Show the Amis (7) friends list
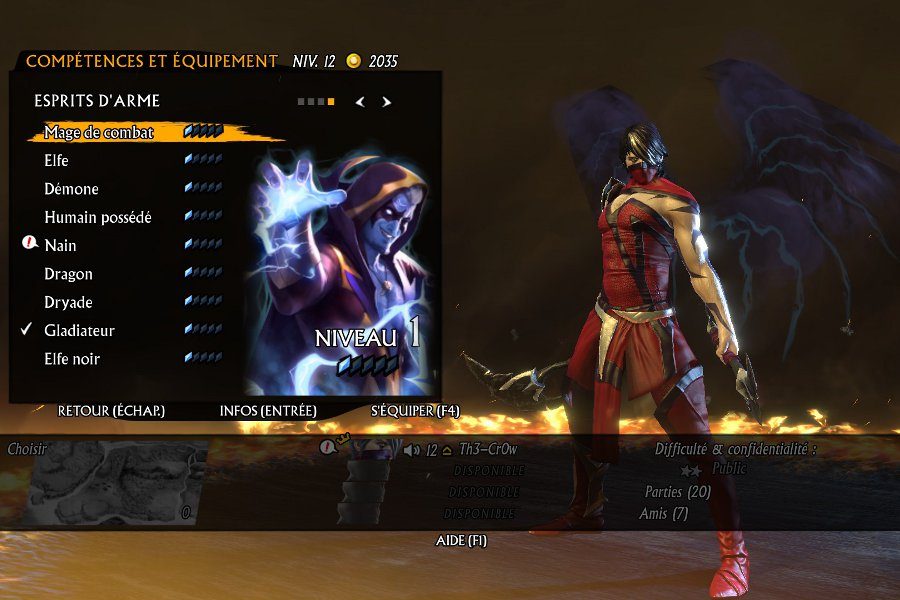This screenshot has height=600, width=900. pos(663,514)
